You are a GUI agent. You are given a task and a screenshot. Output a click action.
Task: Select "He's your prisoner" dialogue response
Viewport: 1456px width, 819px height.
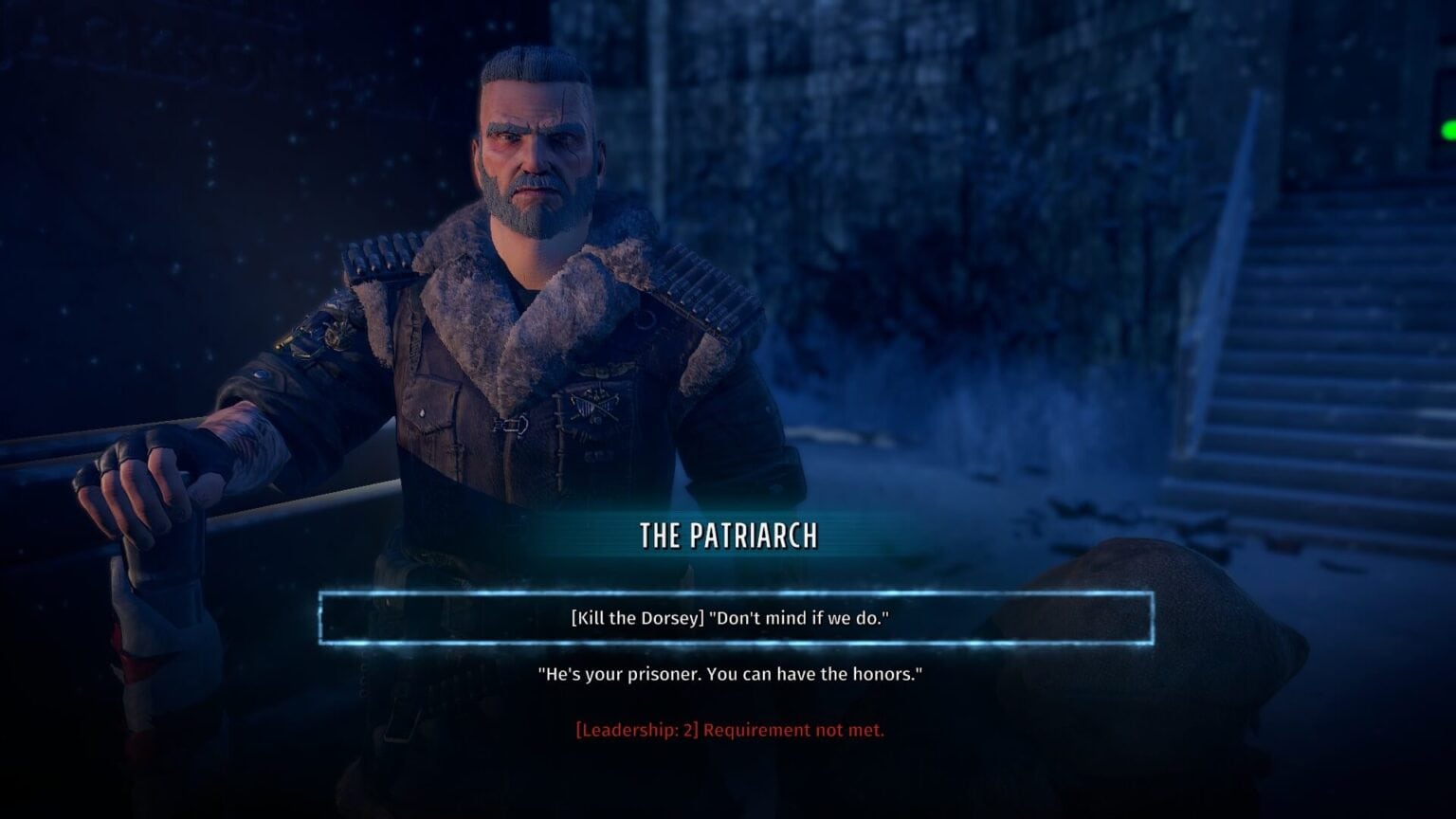point(730,675)
